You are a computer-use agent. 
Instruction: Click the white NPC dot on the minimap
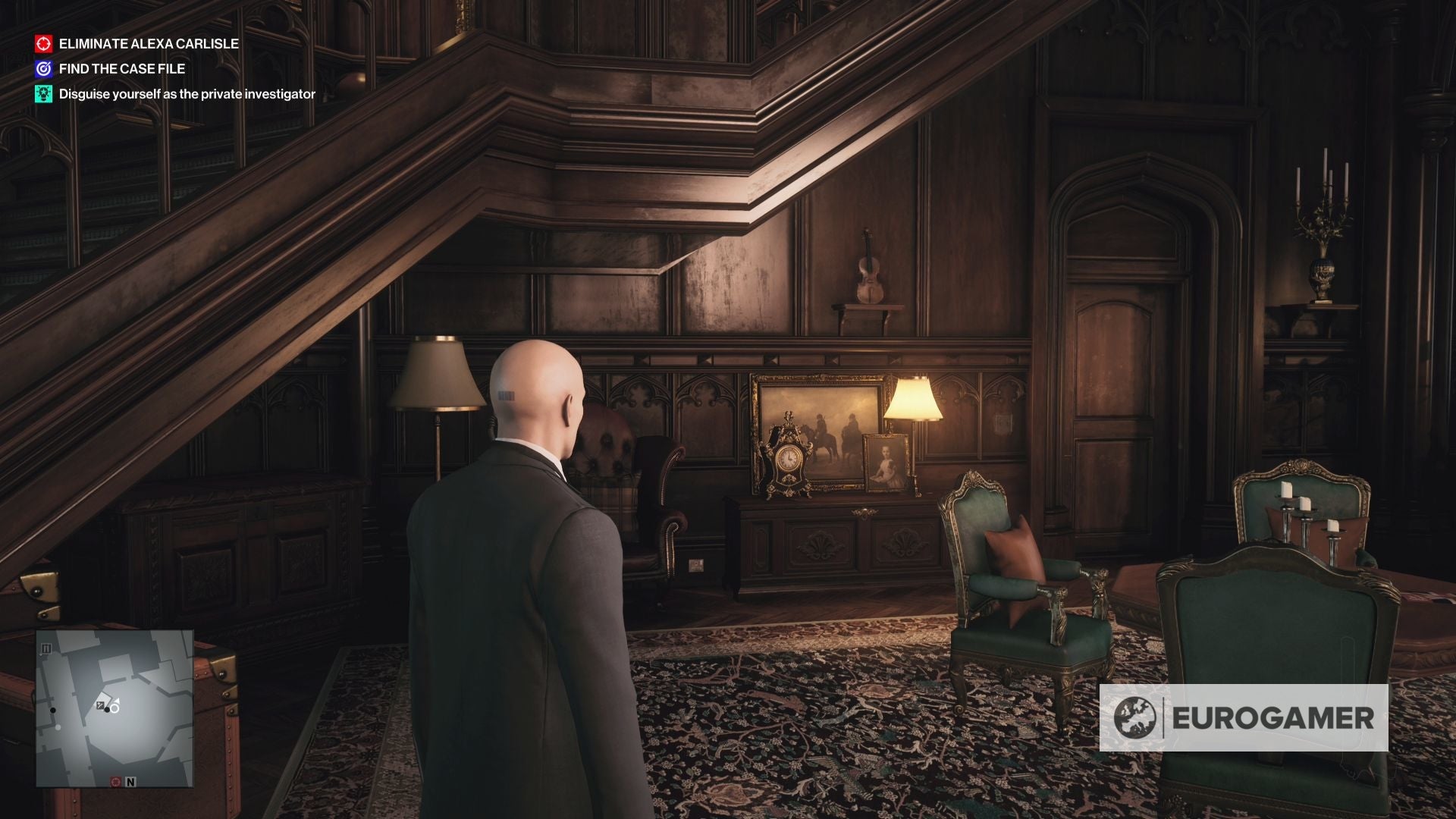pos(58,727)
